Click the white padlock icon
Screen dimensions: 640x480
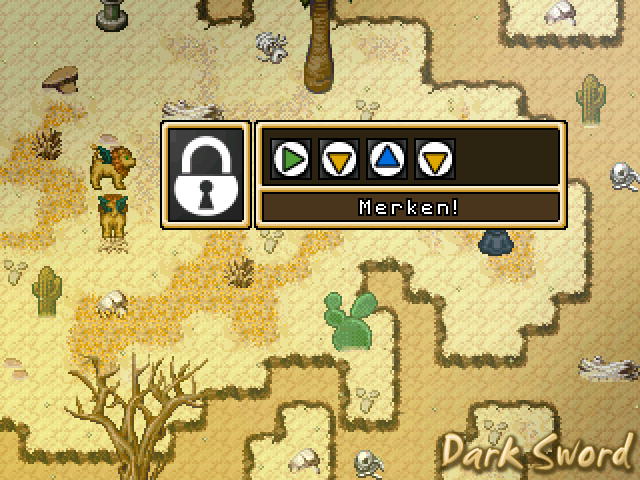click(x=207, y=176)
